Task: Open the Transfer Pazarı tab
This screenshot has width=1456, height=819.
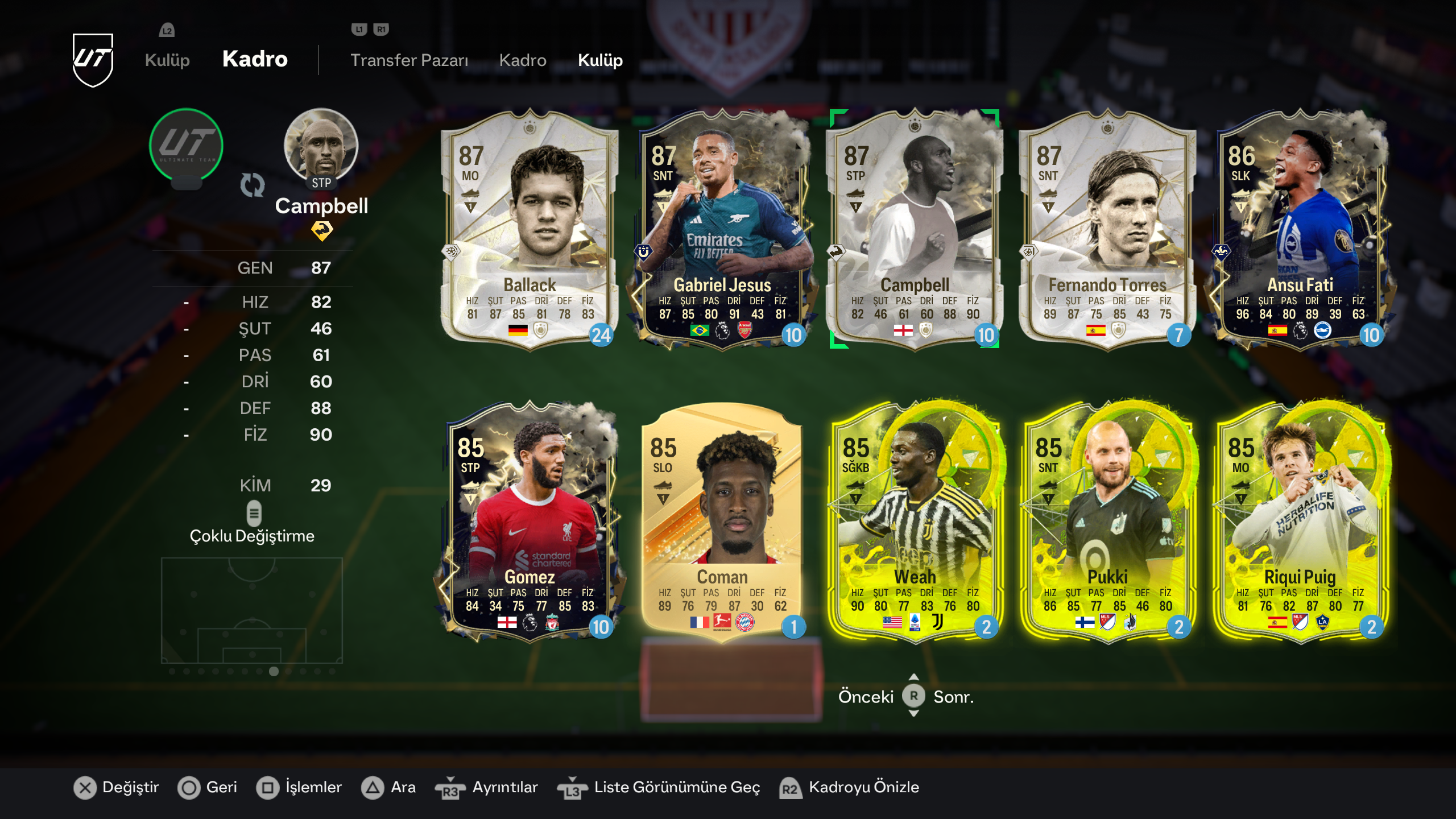Action: [x=409, y=60]
